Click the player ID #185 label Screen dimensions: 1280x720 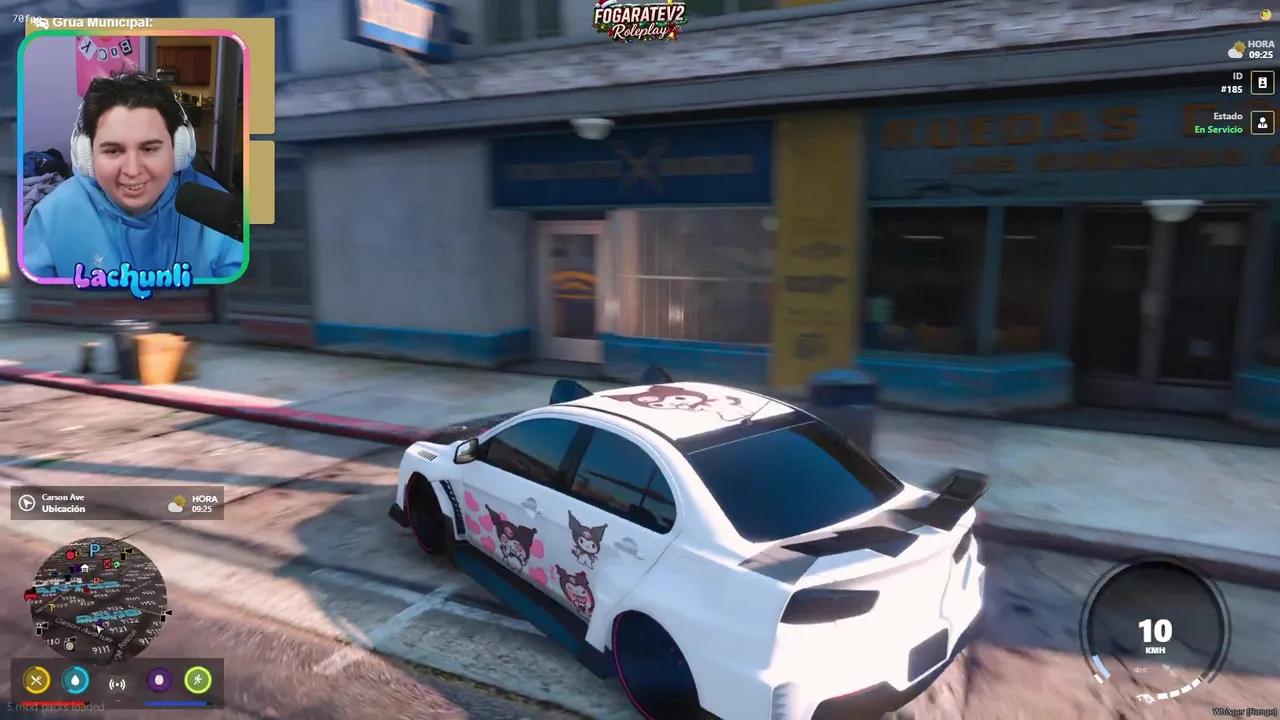(x=1231, y=89)
